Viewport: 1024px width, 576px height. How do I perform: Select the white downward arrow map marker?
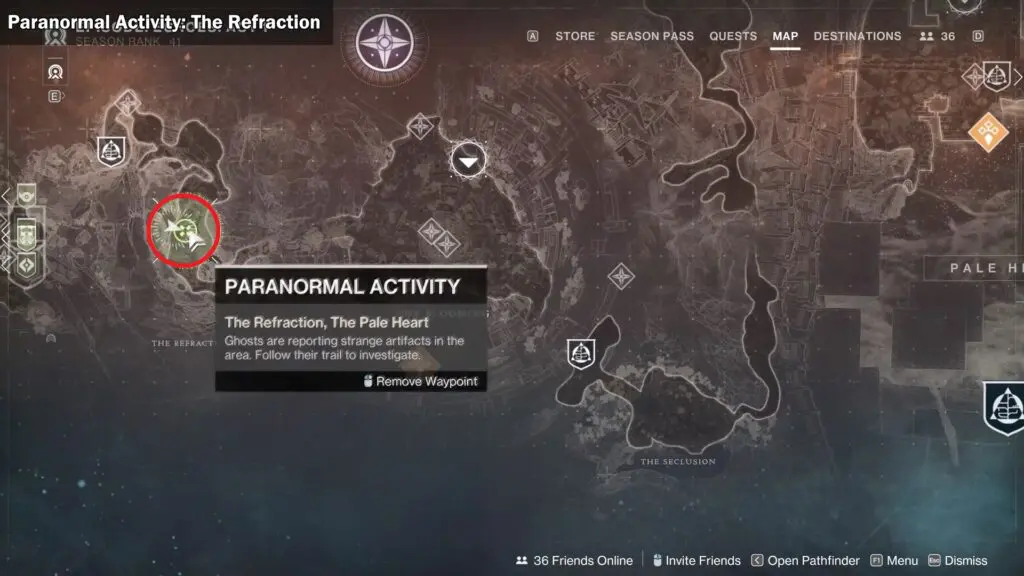[468, 159]
